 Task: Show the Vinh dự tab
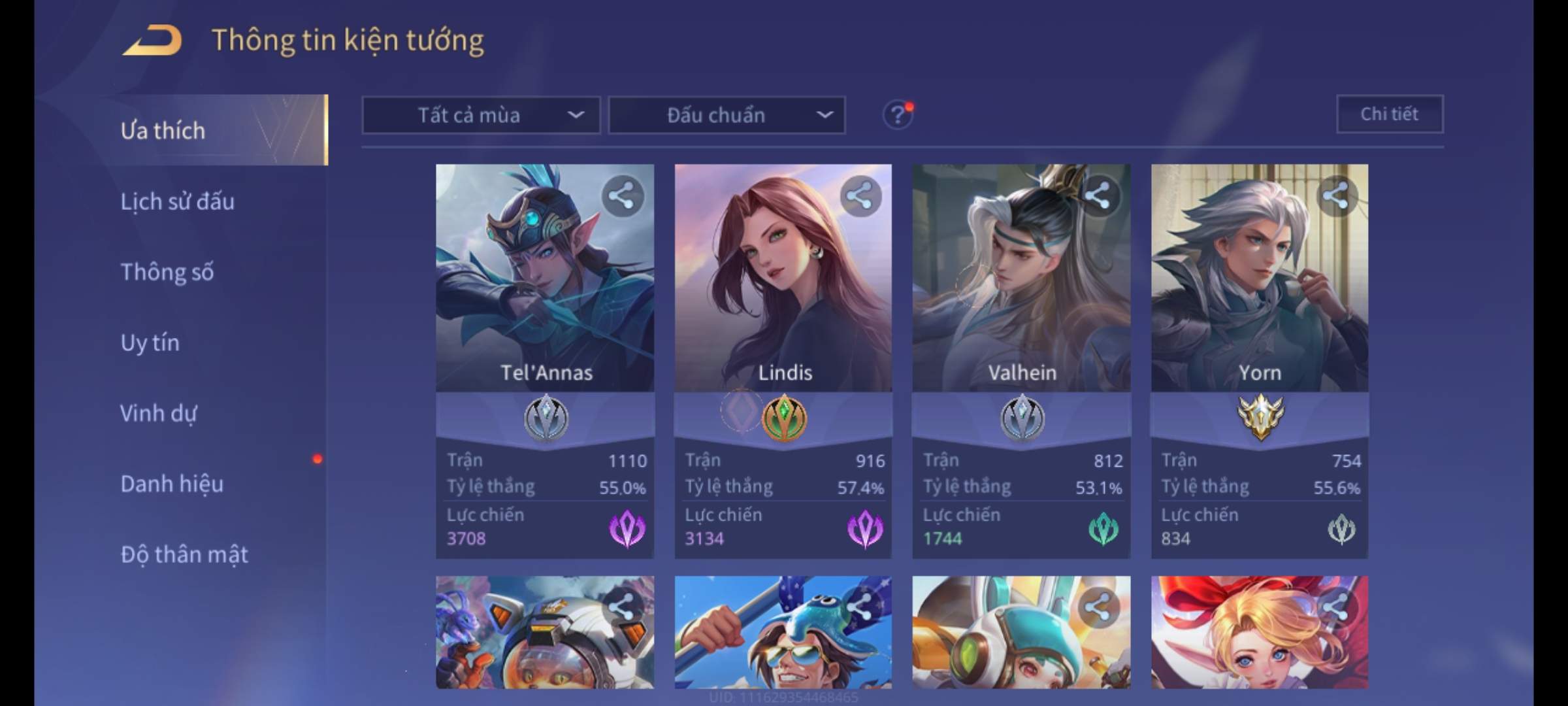pyautogui.click(x=158, y=413)
